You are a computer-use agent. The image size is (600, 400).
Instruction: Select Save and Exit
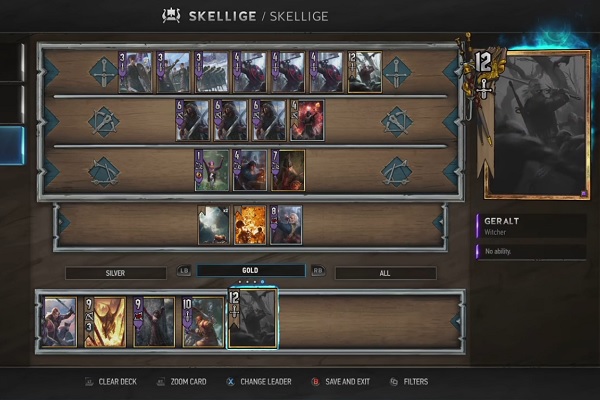coord(340,381)
